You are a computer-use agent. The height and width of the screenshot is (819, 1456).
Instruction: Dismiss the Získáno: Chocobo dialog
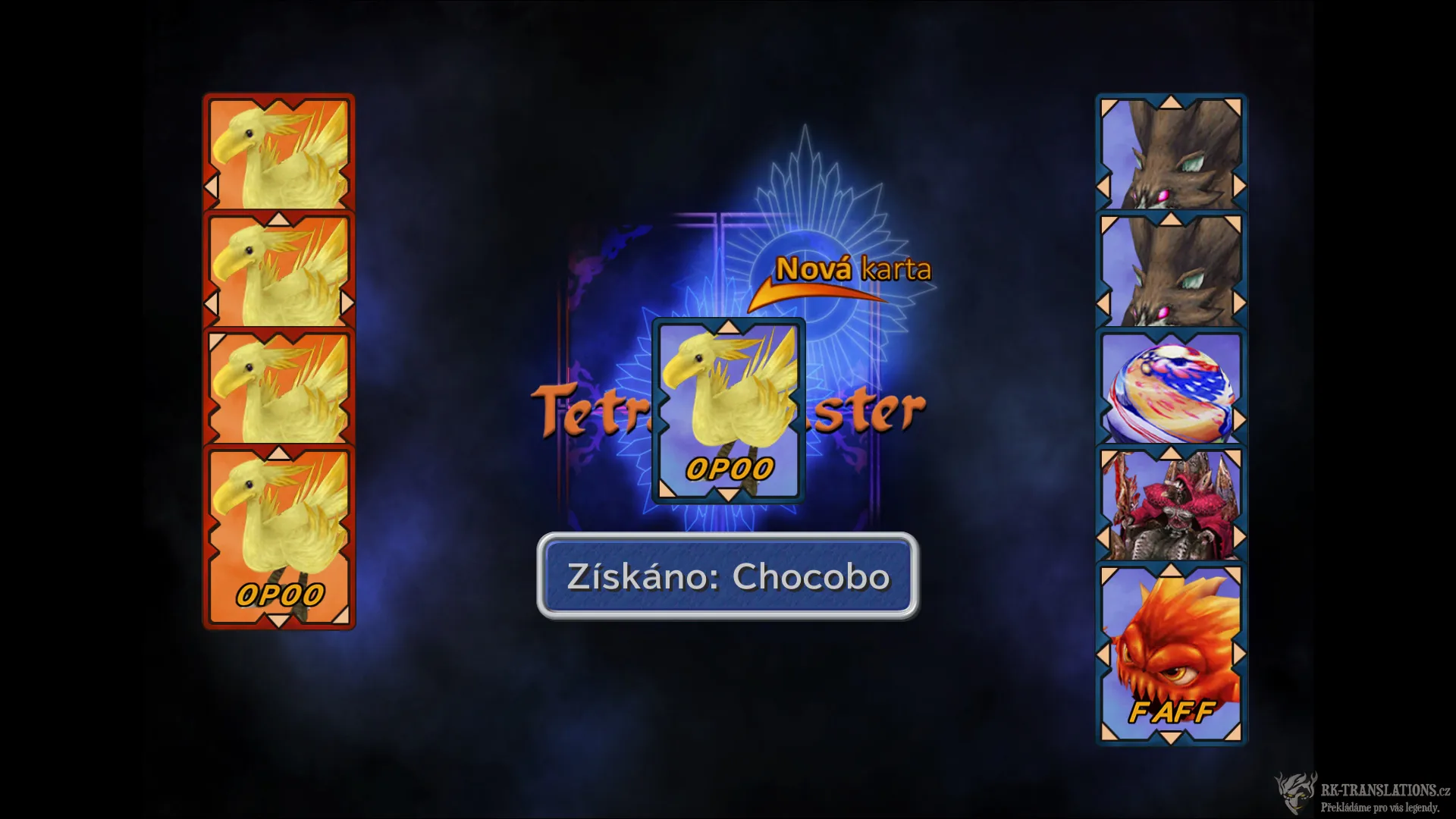pyautogui.click(x=726, y=578)
